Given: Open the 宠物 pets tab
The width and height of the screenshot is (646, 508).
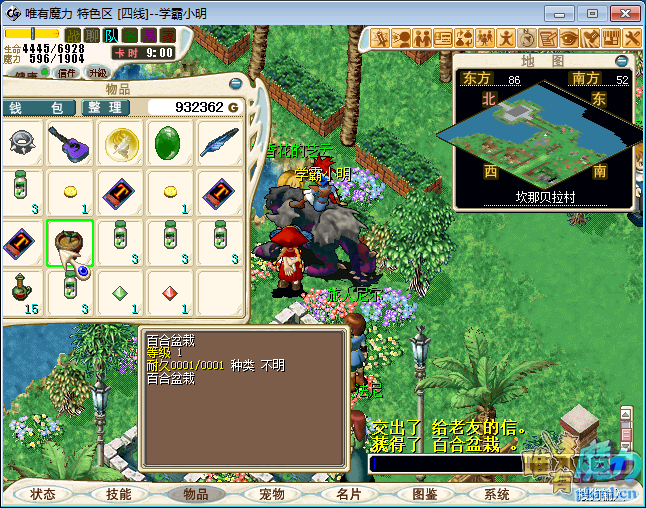Looking at the screenshot, I should pos(271,494).
